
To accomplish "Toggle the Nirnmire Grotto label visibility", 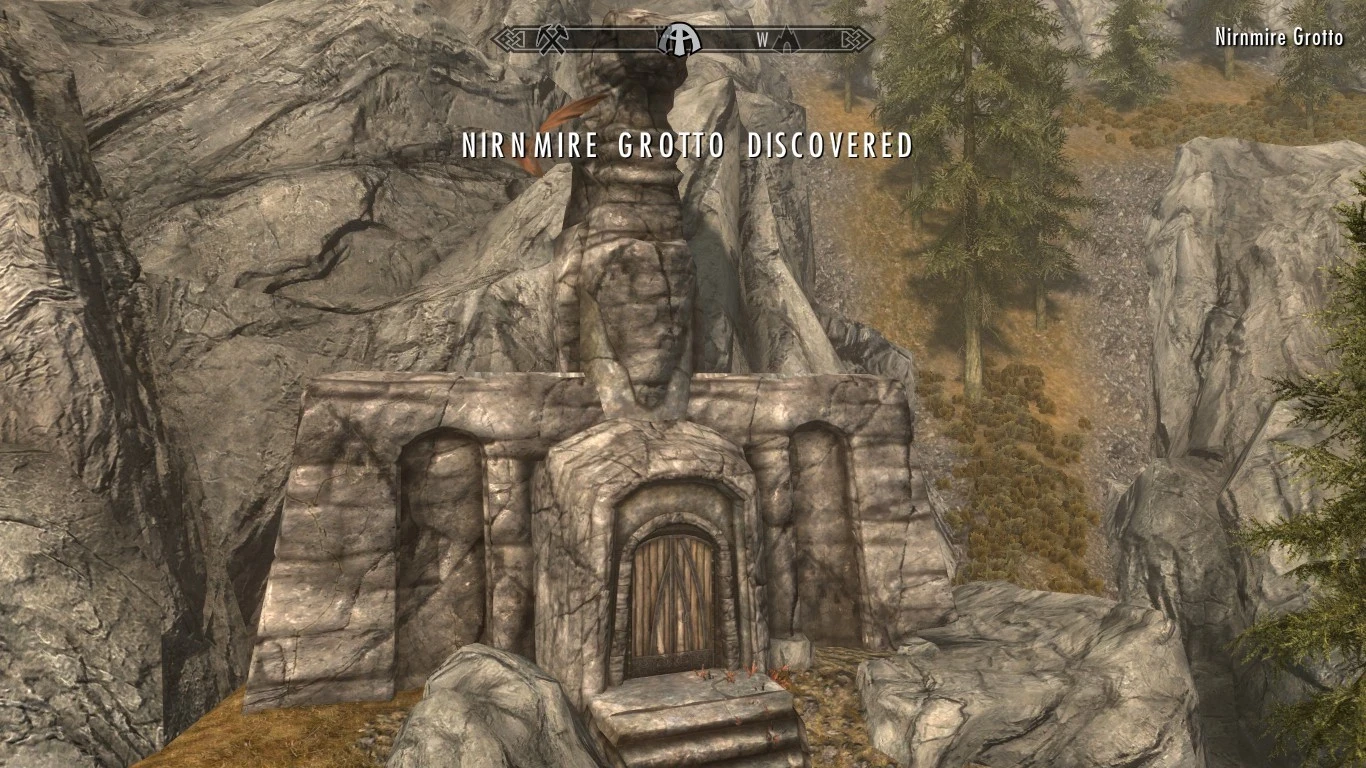I will tap(1278, 38).
